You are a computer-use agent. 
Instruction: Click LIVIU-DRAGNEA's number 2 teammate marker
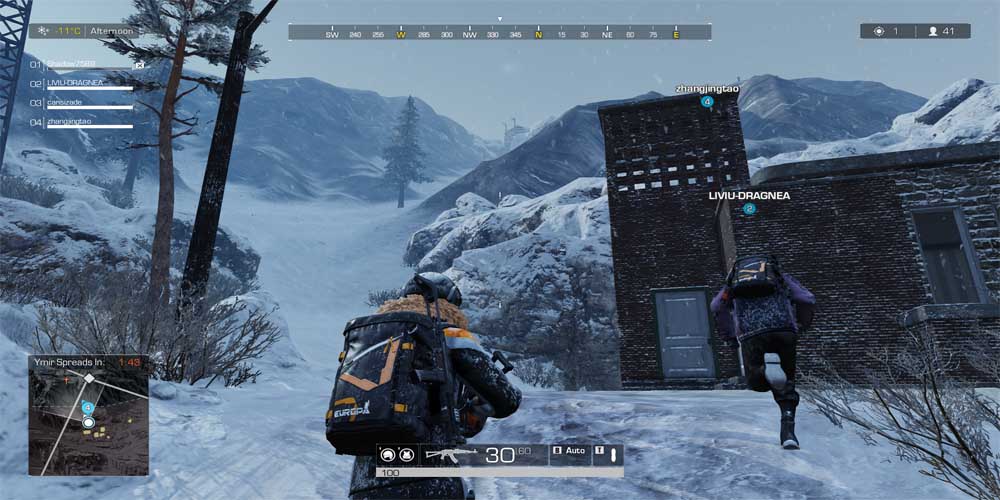coord(749,209)
